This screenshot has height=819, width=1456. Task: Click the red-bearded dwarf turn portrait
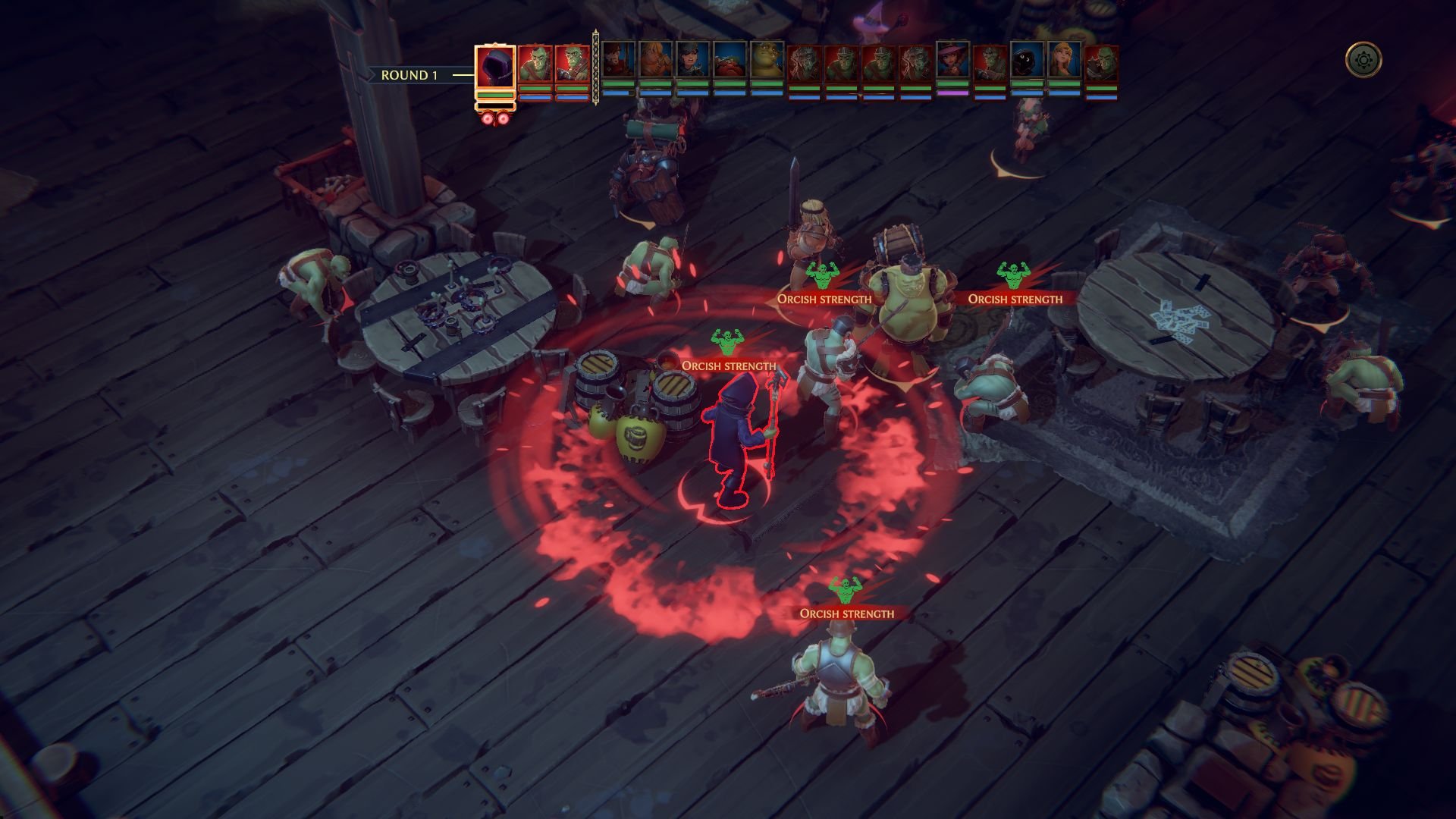click(x=730, y=60)
